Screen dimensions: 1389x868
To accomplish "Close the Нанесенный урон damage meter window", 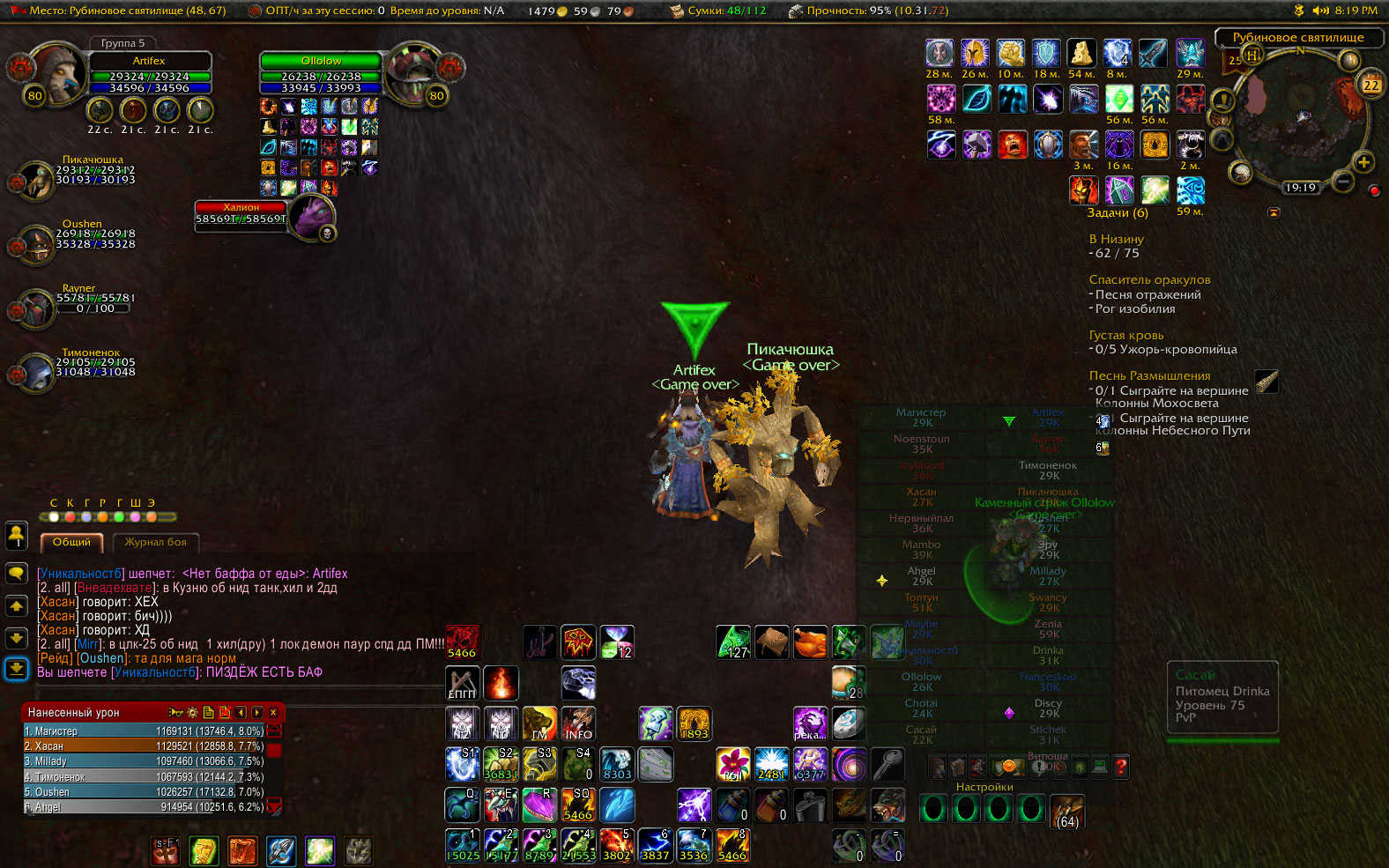I will [273, 712].
